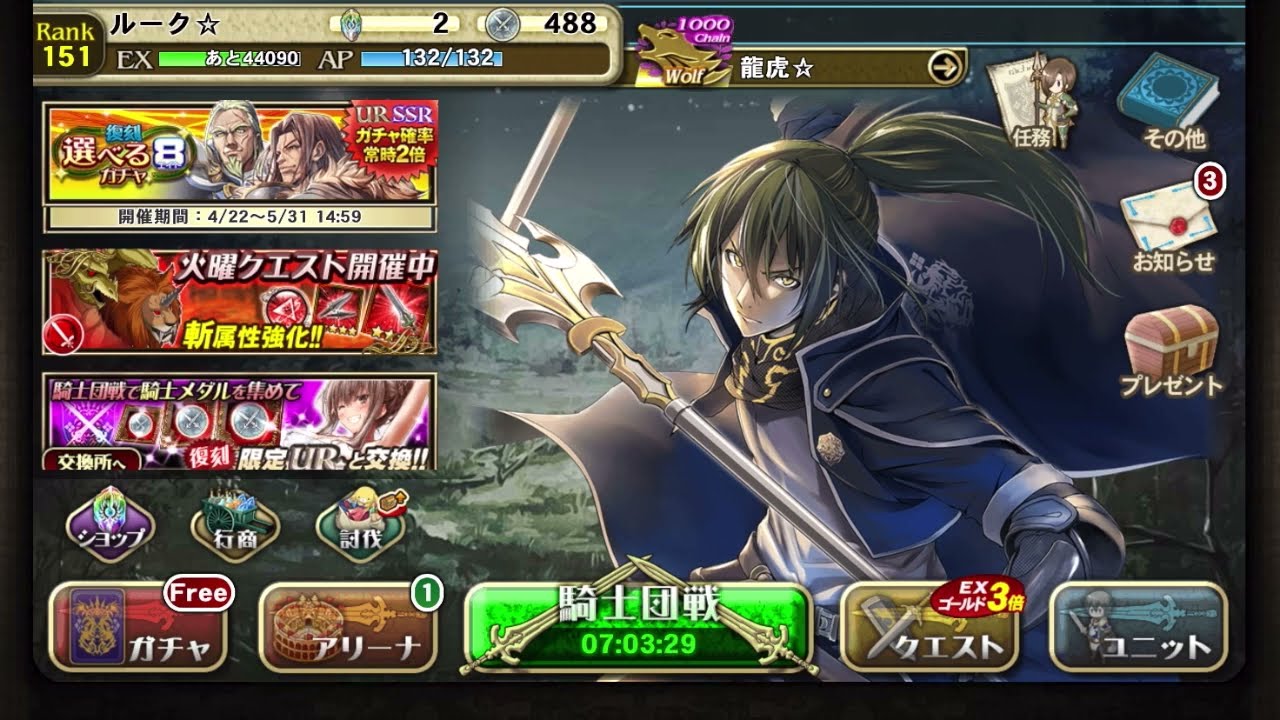Screen dimensions: 1280x720
Task: Open the その他 book menu
Action: (1168, 100)
